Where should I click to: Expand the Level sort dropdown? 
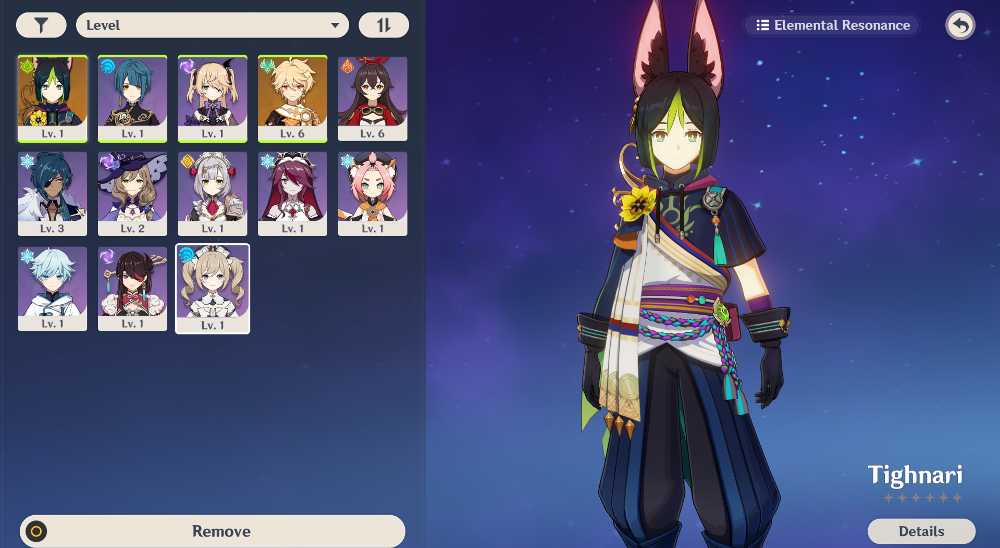212,25
